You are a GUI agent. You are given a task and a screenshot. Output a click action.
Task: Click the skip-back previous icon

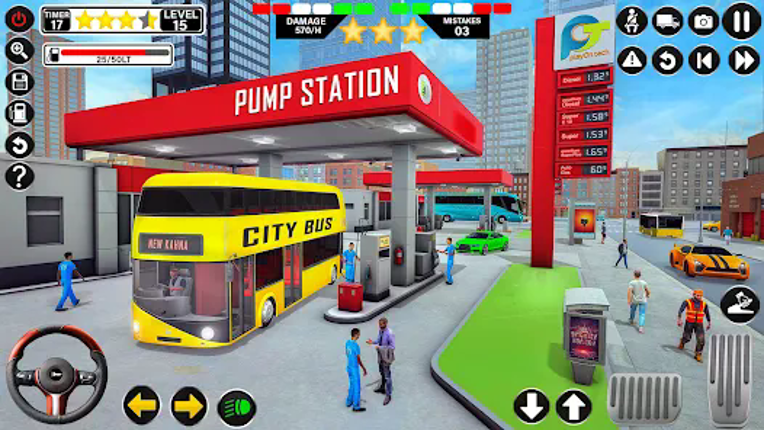point(704,60)
